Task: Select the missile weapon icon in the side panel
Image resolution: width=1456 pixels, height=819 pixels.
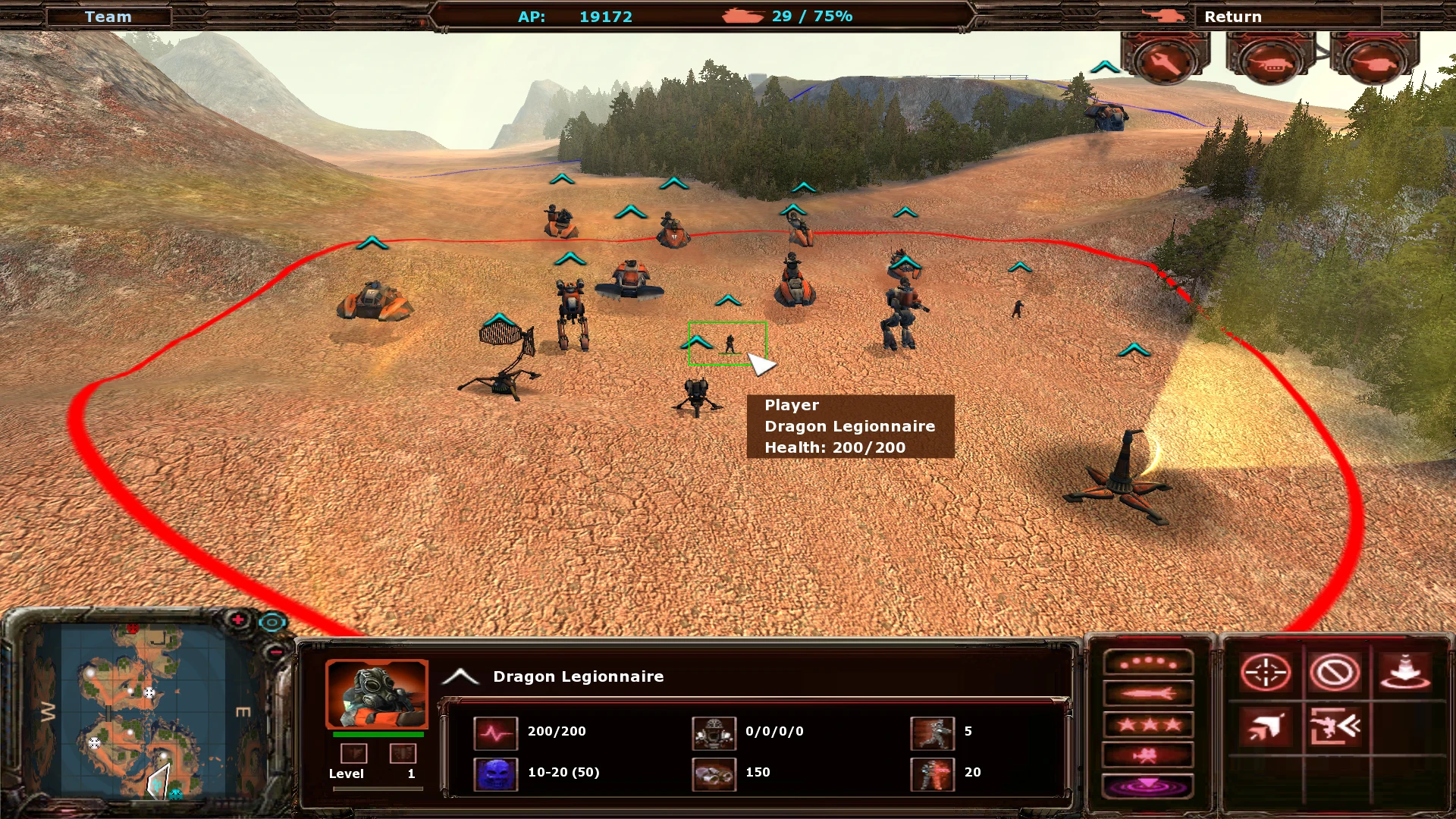Action: [x=1148, y=693]
